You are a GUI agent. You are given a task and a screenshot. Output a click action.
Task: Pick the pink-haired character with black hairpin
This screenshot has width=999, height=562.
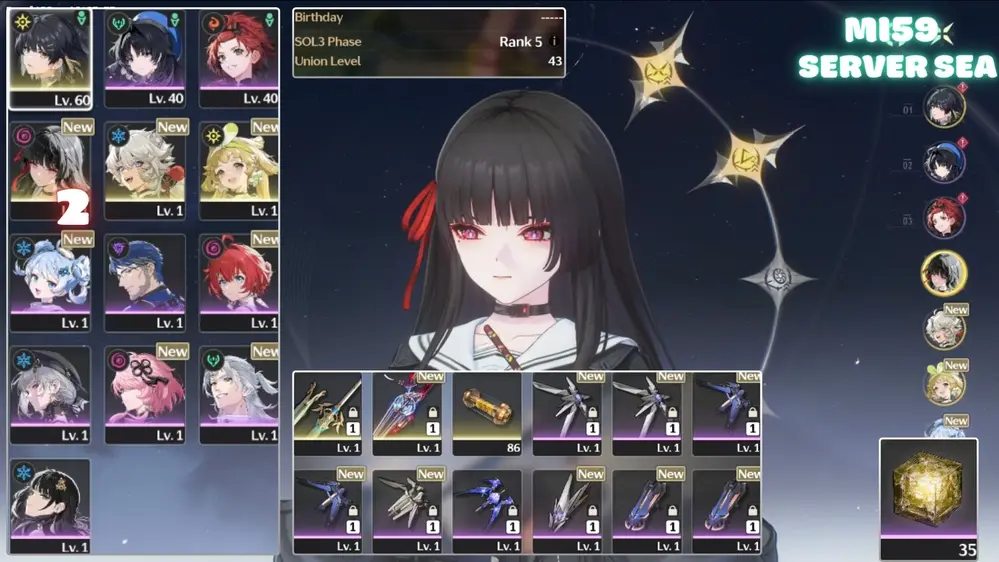(145, 394)
